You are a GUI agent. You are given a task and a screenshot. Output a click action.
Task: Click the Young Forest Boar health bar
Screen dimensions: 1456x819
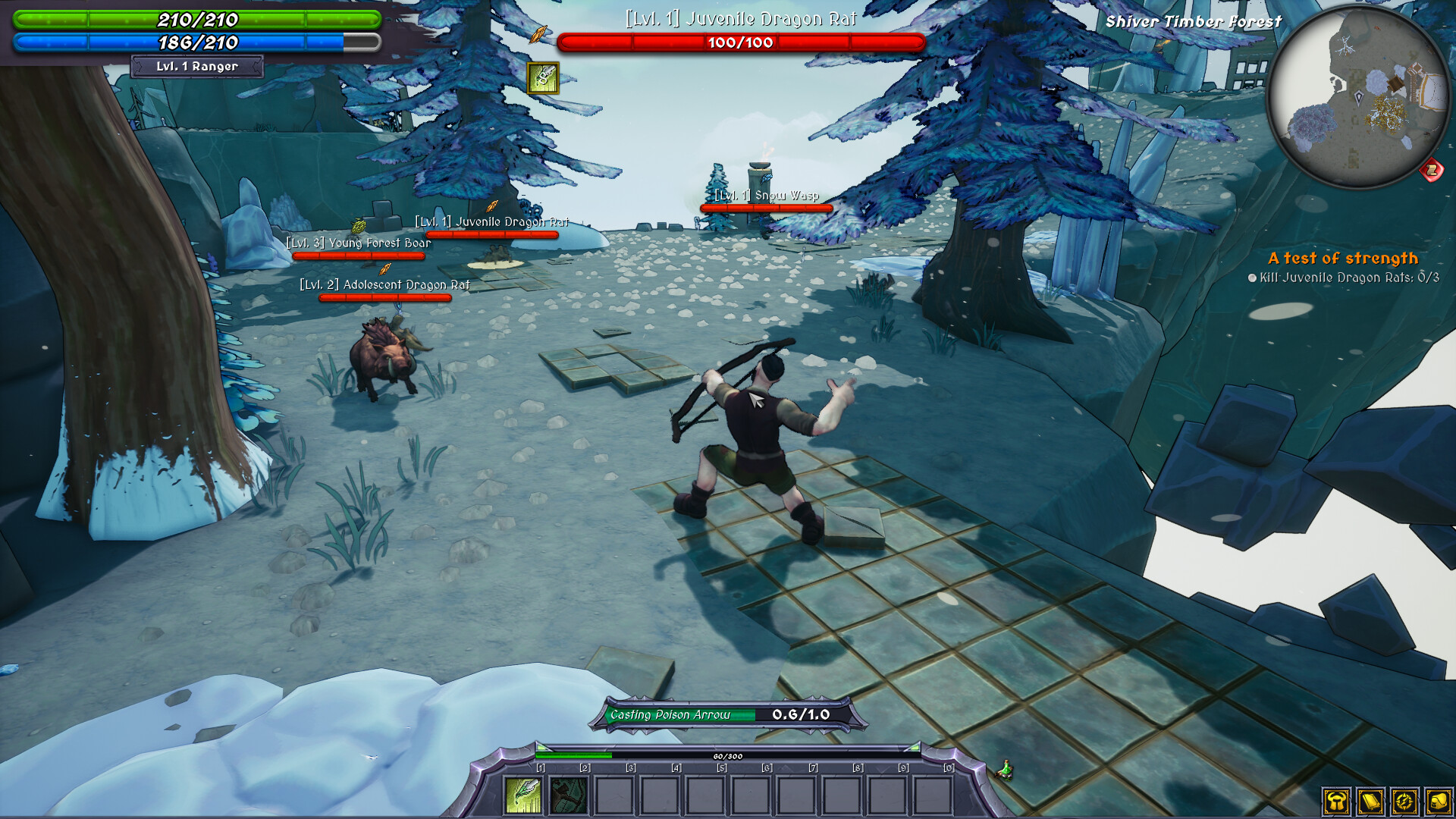point(359,255)
